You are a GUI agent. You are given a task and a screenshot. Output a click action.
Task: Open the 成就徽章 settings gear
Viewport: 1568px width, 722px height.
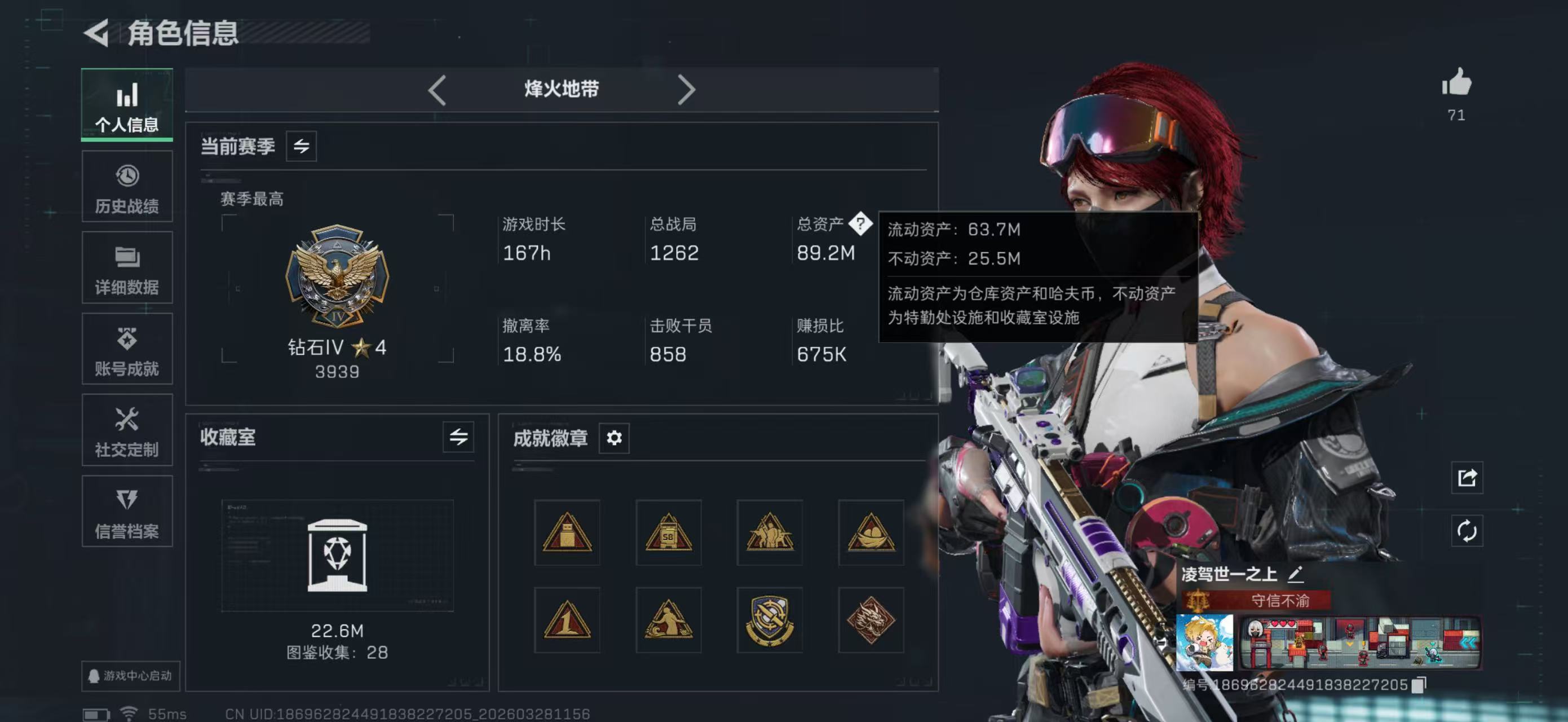[614, 438]
